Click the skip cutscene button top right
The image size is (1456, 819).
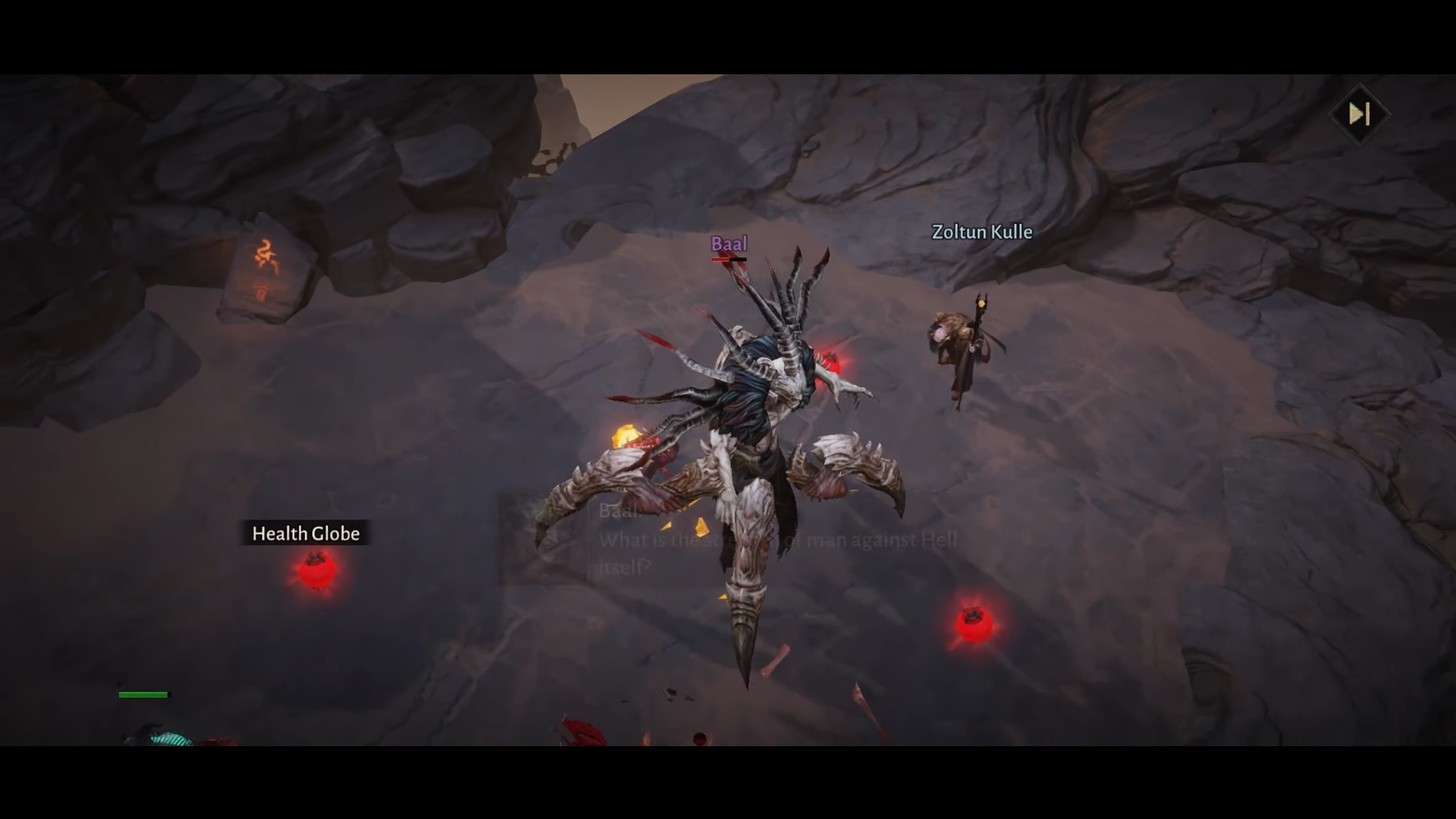click(x=1360, y=114)
